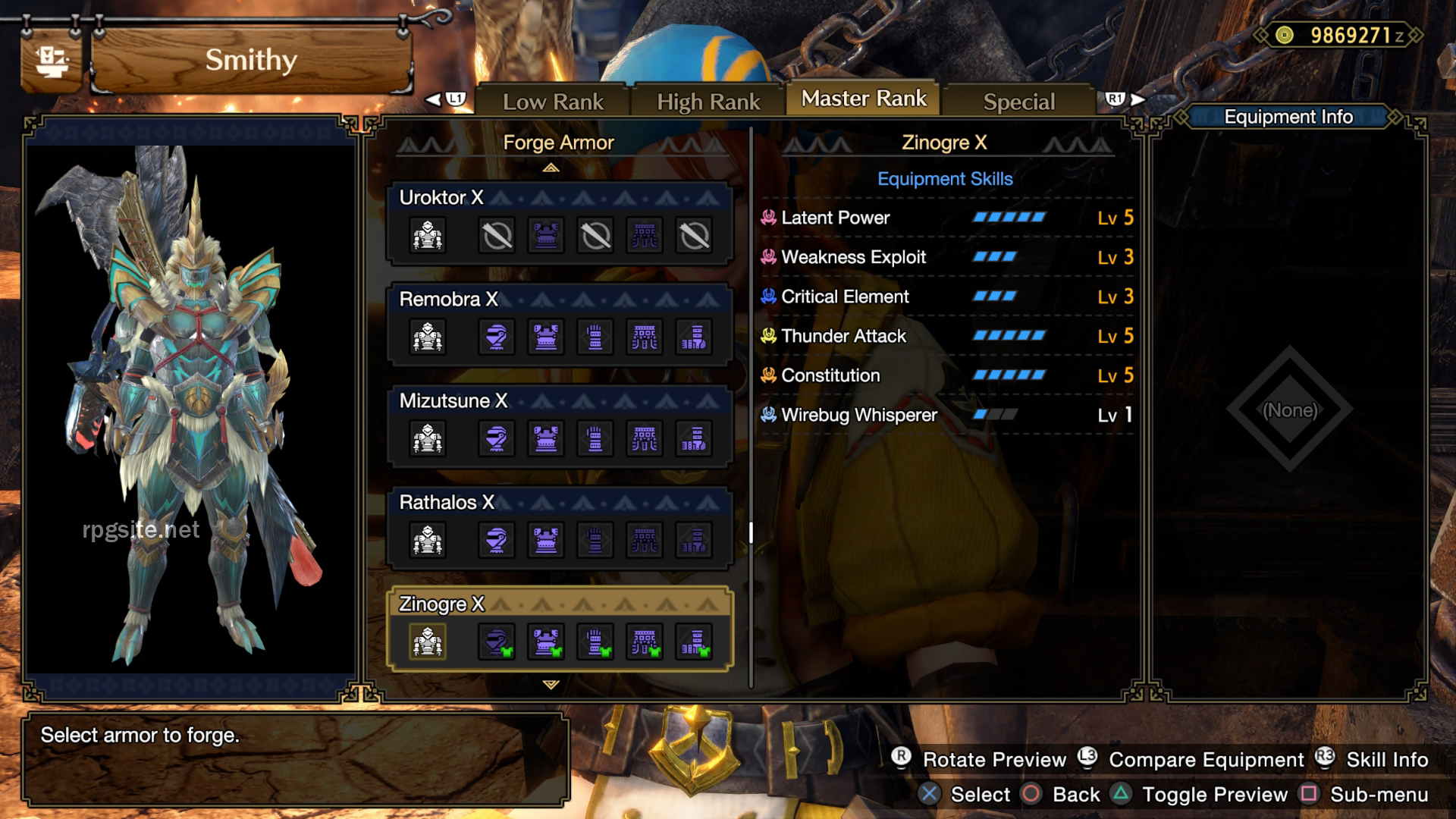
Task: Select the Zinogre X arm guards icon
Action: click(595, 642)
